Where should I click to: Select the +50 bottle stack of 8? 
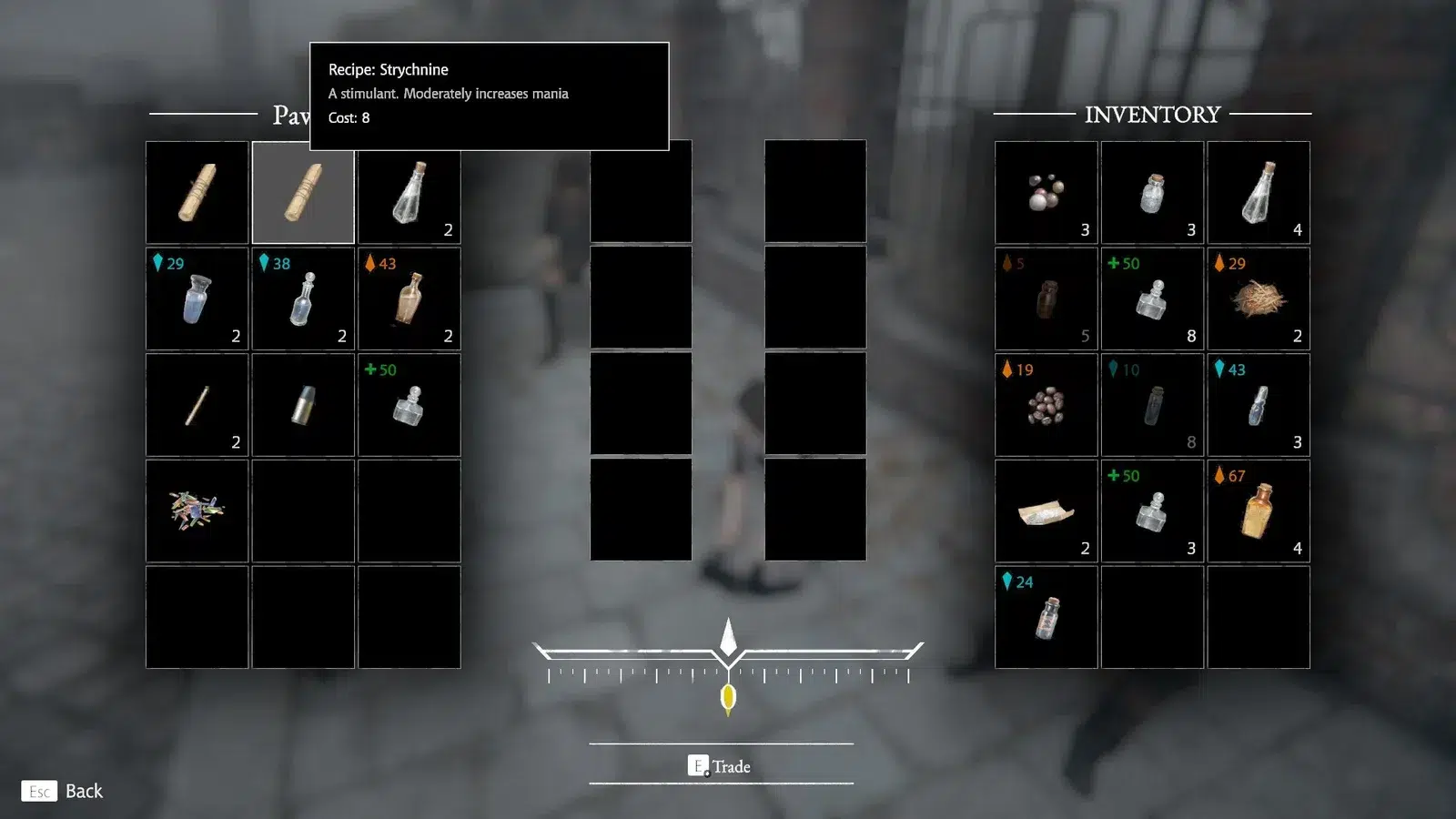(x=1152, y=298)
